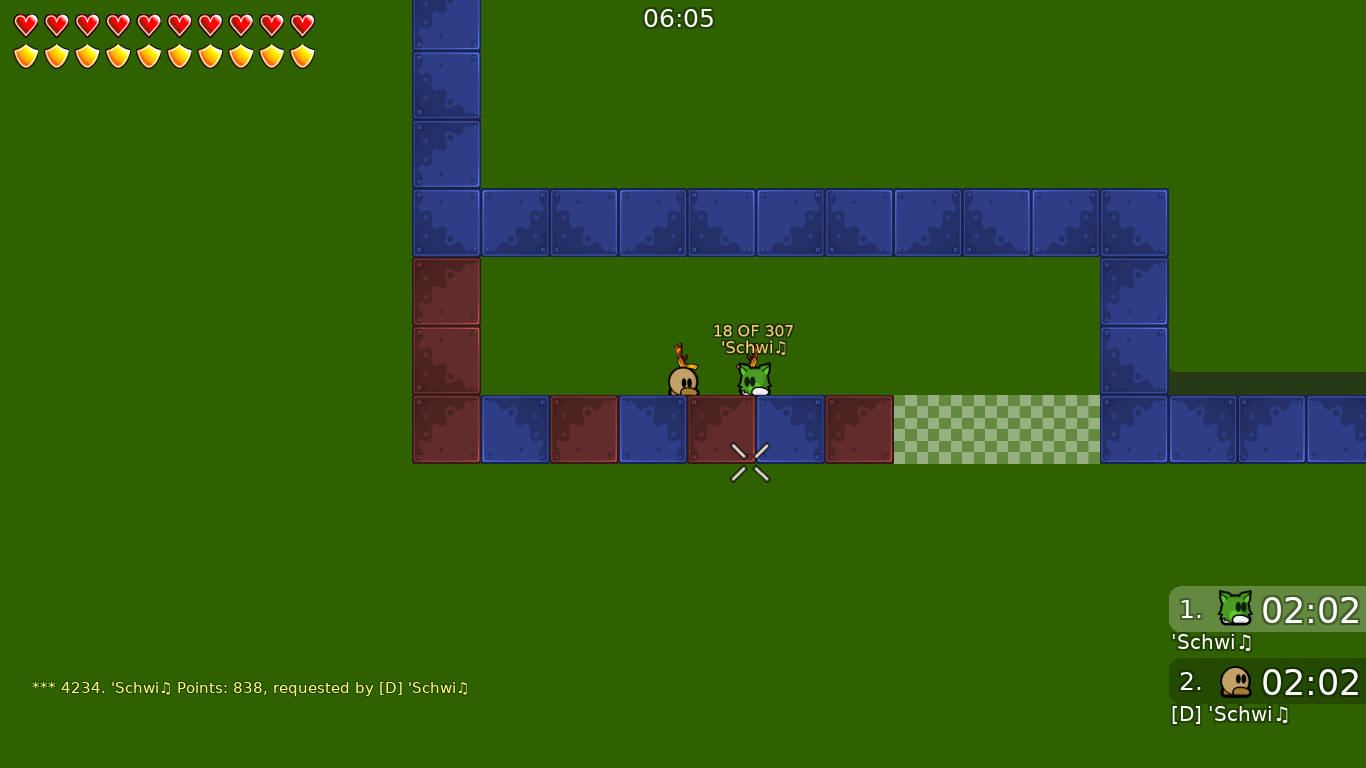
Task: Click the first red heart in the health bar
Action: (x=25, y=26)
